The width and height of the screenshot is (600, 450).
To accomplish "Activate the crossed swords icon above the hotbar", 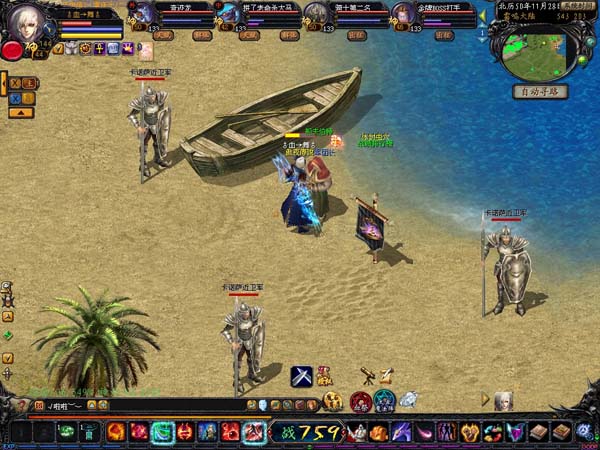I will click(302, 377).
